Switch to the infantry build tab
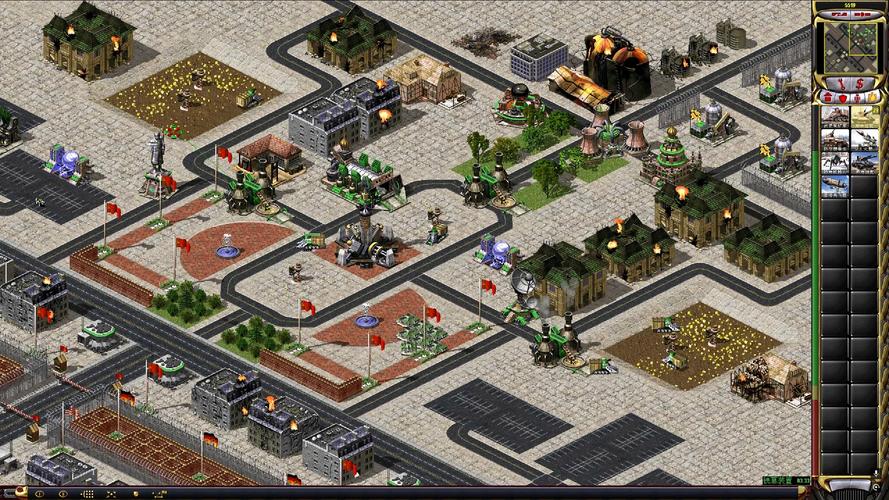 pyautogui.click(x=858, y=98)
